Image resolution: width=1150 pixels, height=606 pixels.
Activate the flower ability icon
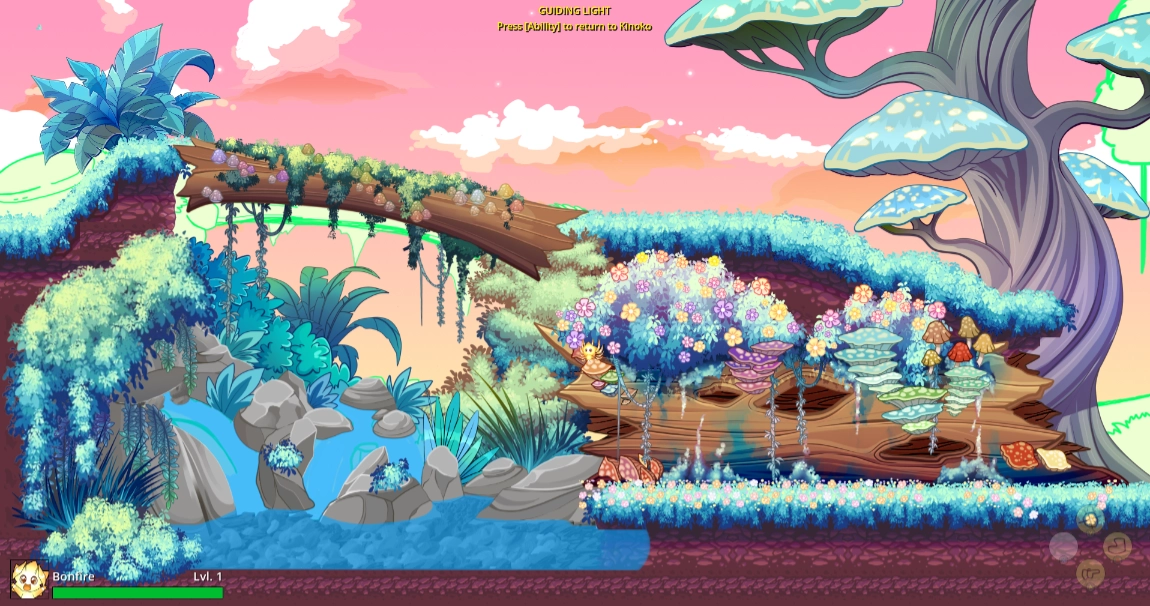[x=1090, y=519]
